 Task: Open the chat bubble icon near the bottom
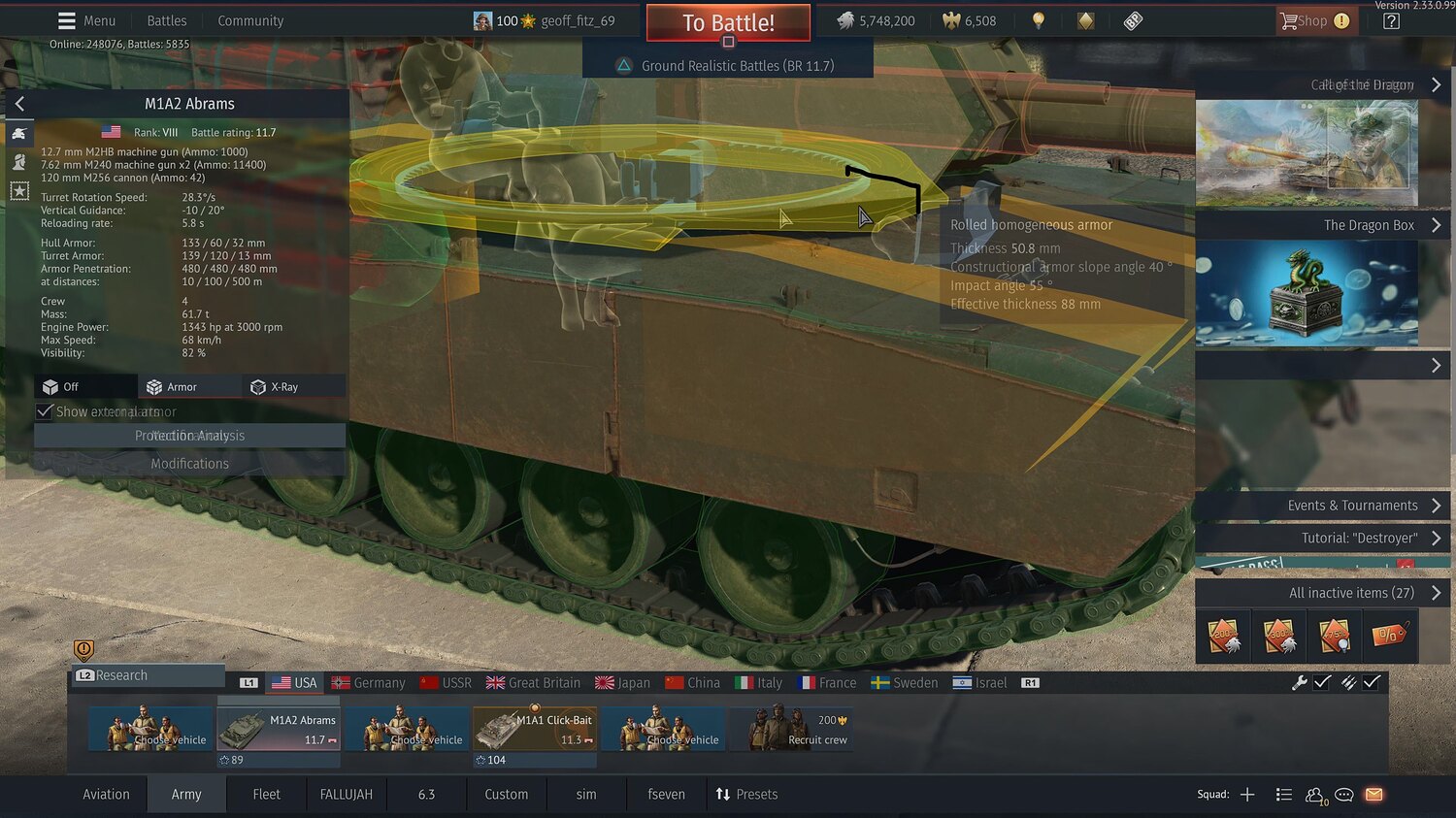click(x=1343, y=794)
